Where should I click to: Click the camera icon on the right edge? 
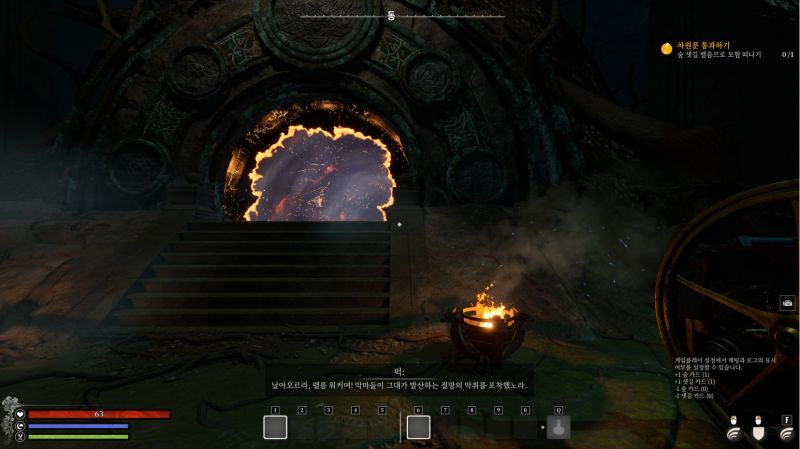[x=787, y=303]
